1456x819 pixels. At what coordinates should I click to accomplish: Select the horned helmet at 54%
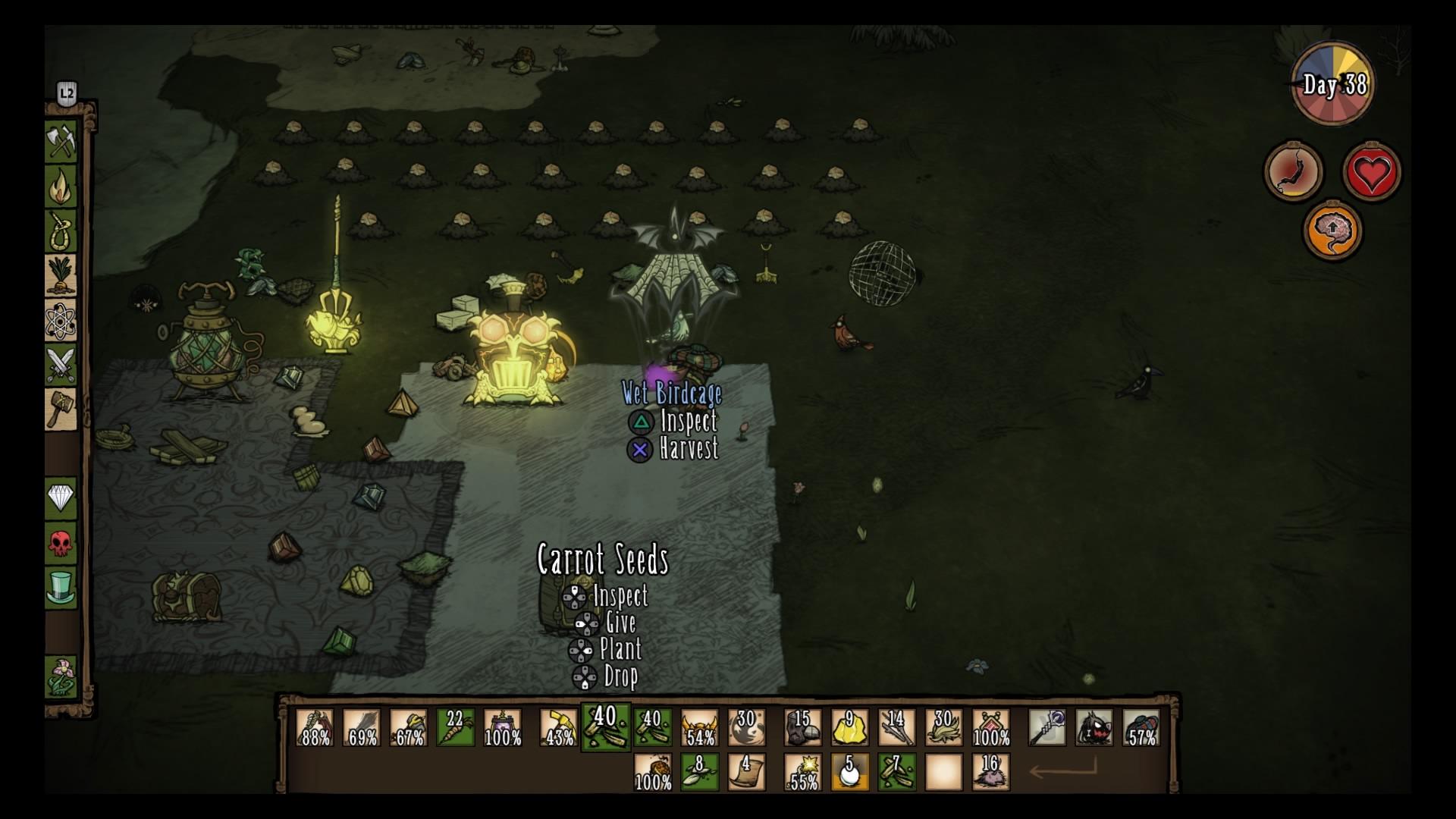[699, 727]
